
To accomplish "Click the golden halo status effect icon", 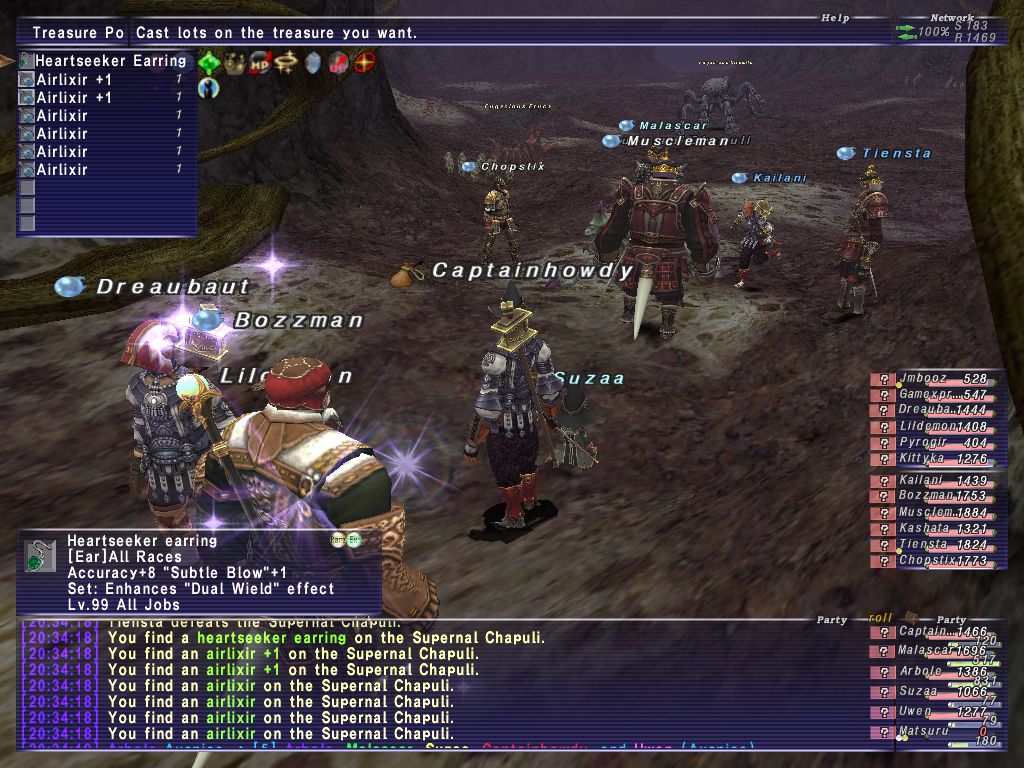I will tap(288, 63).
